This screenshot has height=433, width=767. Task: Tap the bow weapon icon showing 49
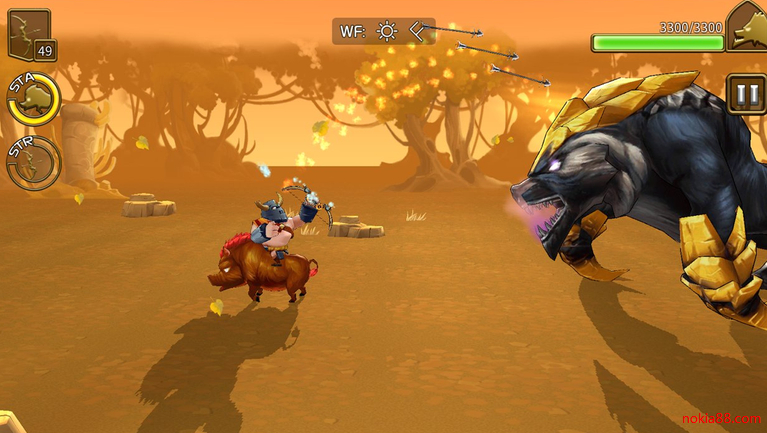pos(30,36)
